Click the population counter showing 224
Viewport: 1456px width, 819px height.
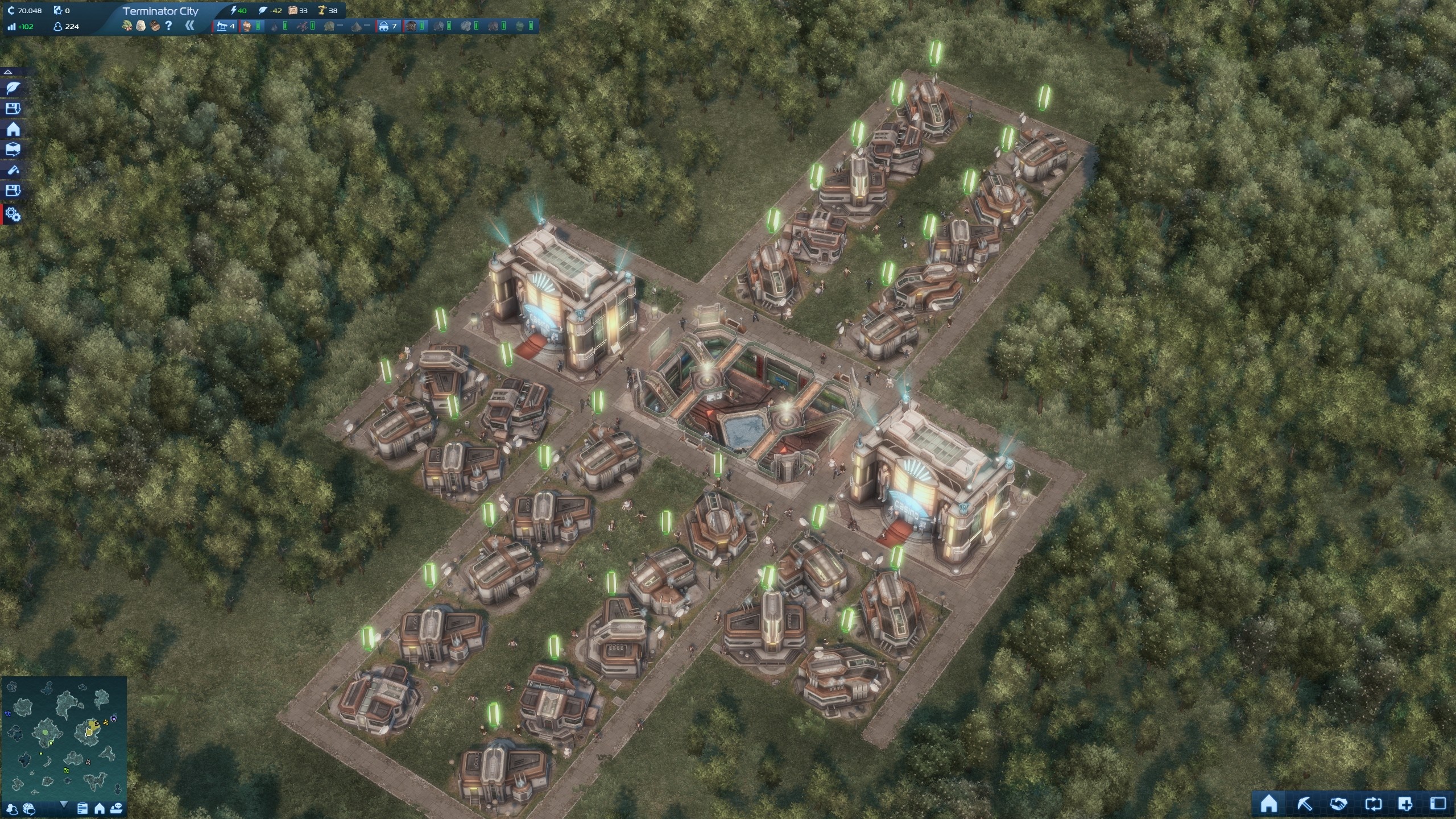[x=65, y=25]
